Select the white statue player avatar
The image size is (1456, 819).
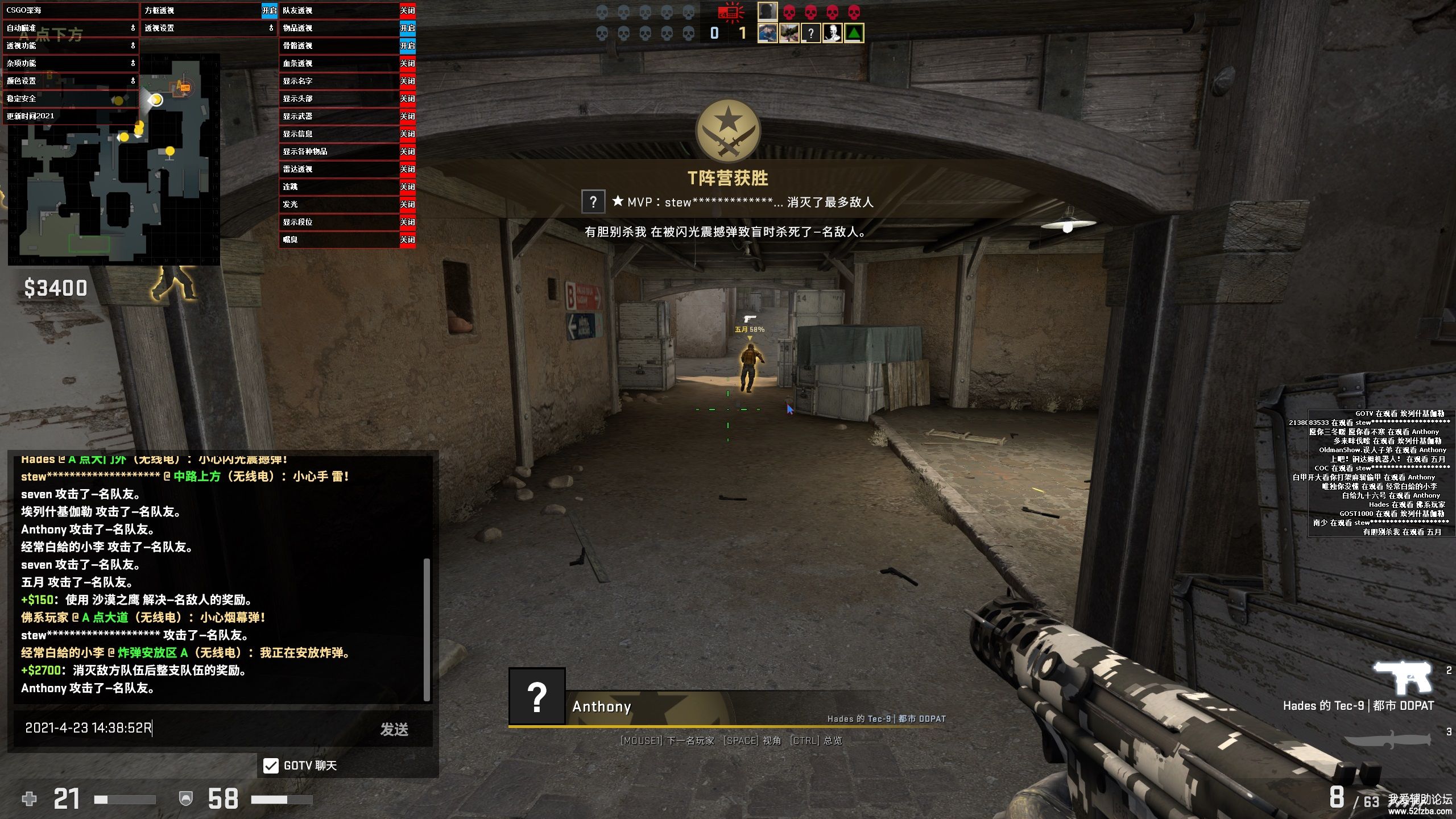tap(832, 33)
